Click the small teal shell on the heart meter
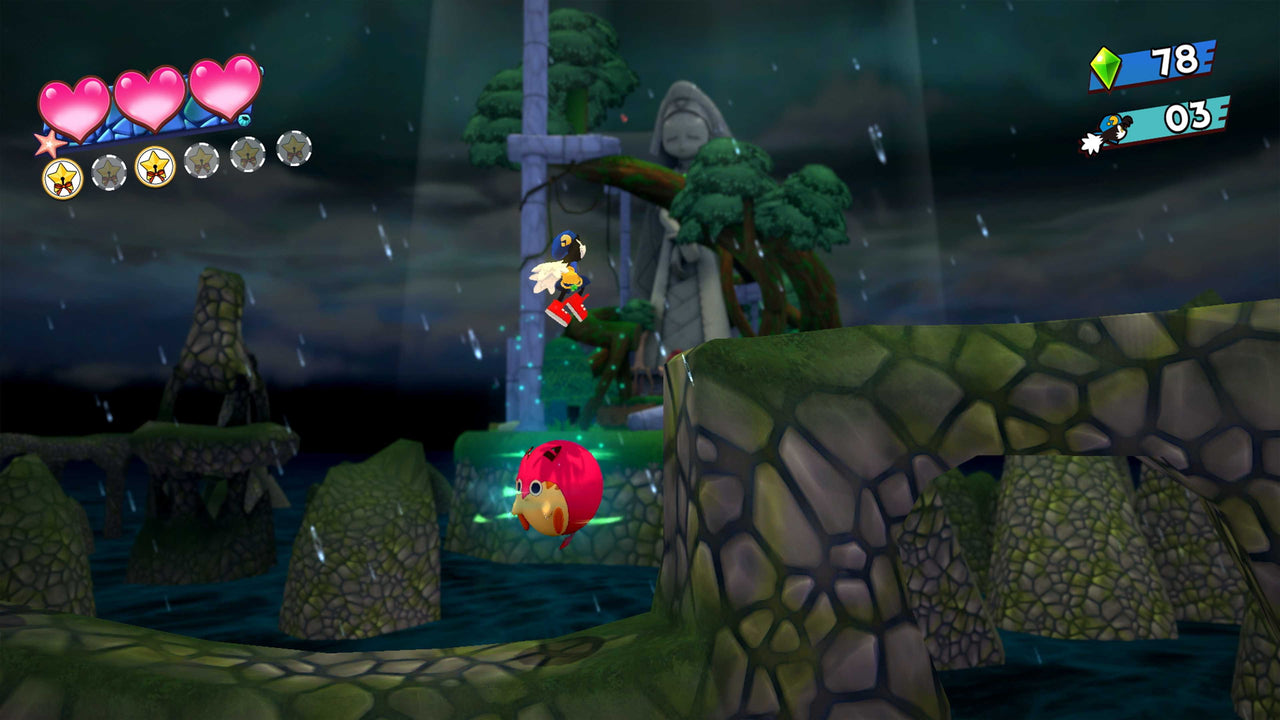1280x720 pixels. point(244,119)
